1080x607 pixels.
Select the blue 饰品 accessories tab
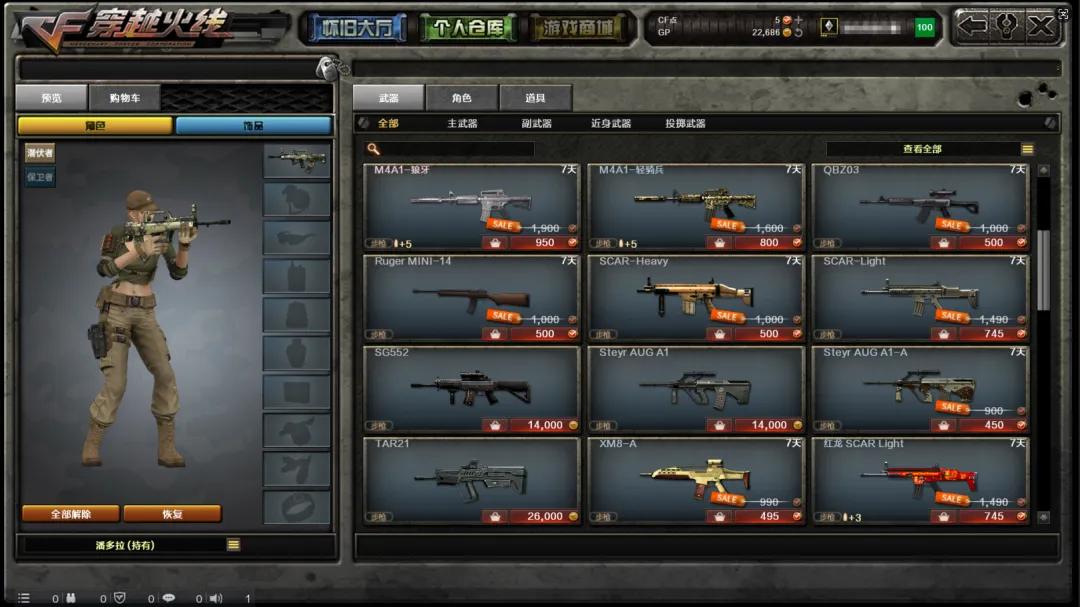pyautogui.click(x=253, y=126)
